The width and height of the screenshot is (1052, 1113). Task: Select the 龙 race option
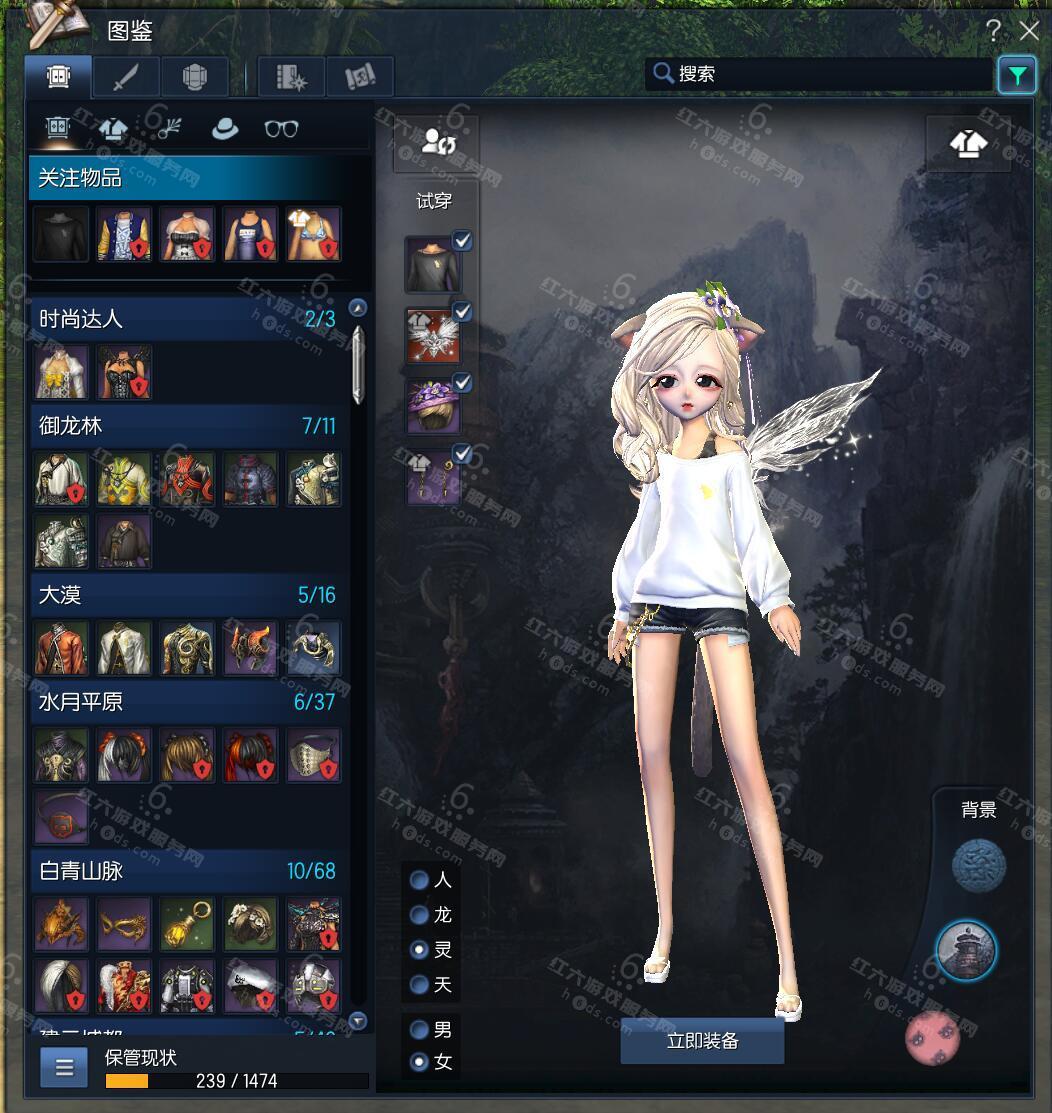click(420, 915)
